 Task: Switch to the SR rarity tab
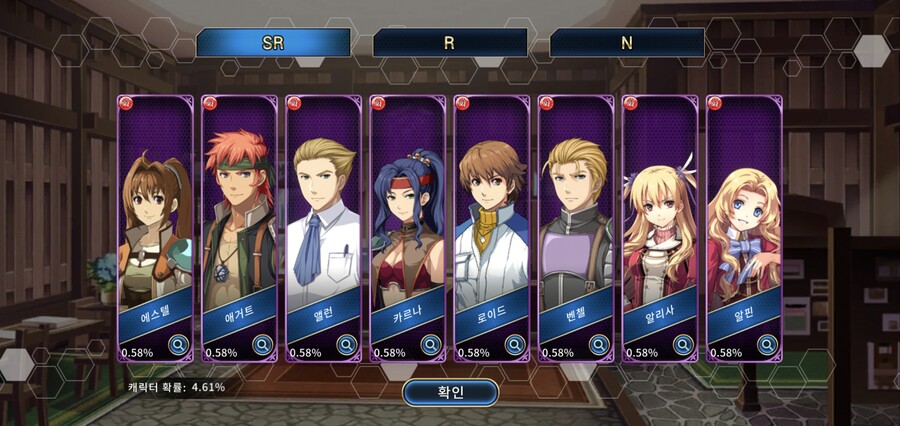click(273, 43)
